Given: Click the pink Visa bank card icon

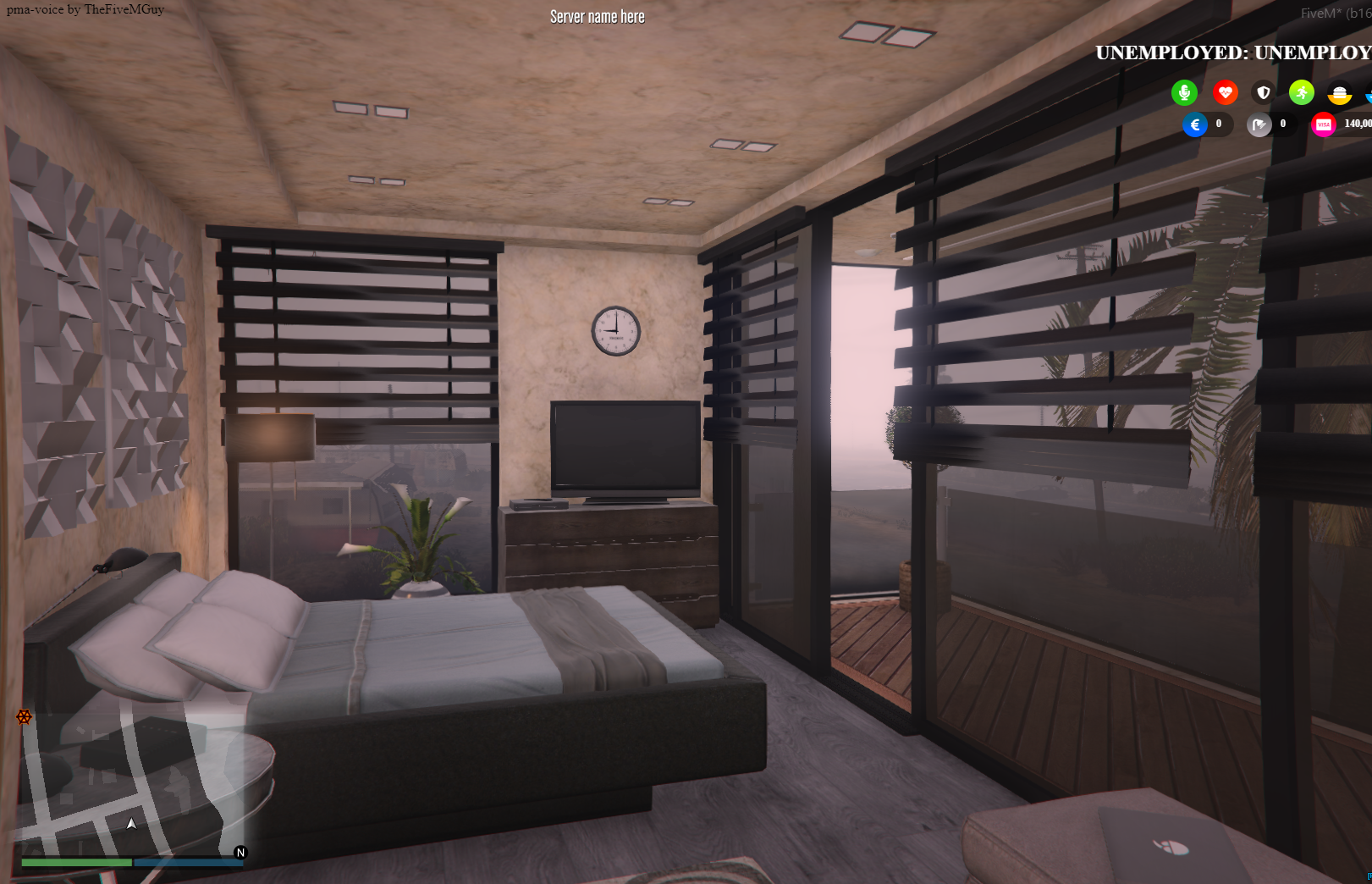Looking at the screenshot, I should pyautogui.click(x=1322, y=124).
